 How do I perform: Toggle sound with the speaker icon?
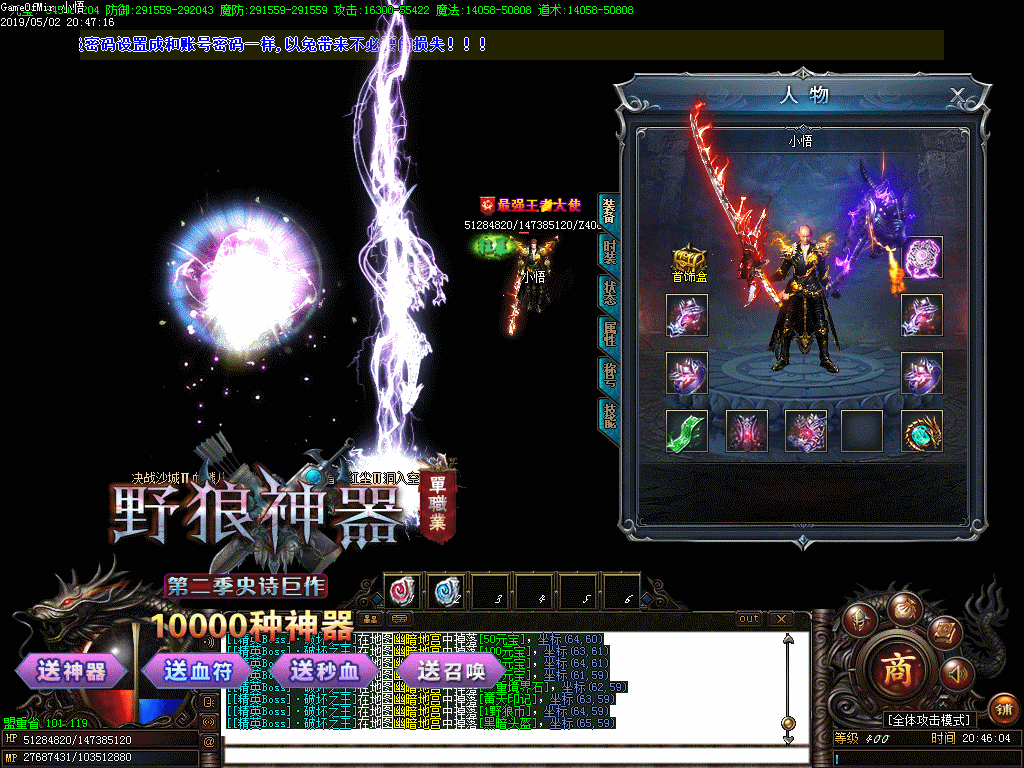[956, 673]
